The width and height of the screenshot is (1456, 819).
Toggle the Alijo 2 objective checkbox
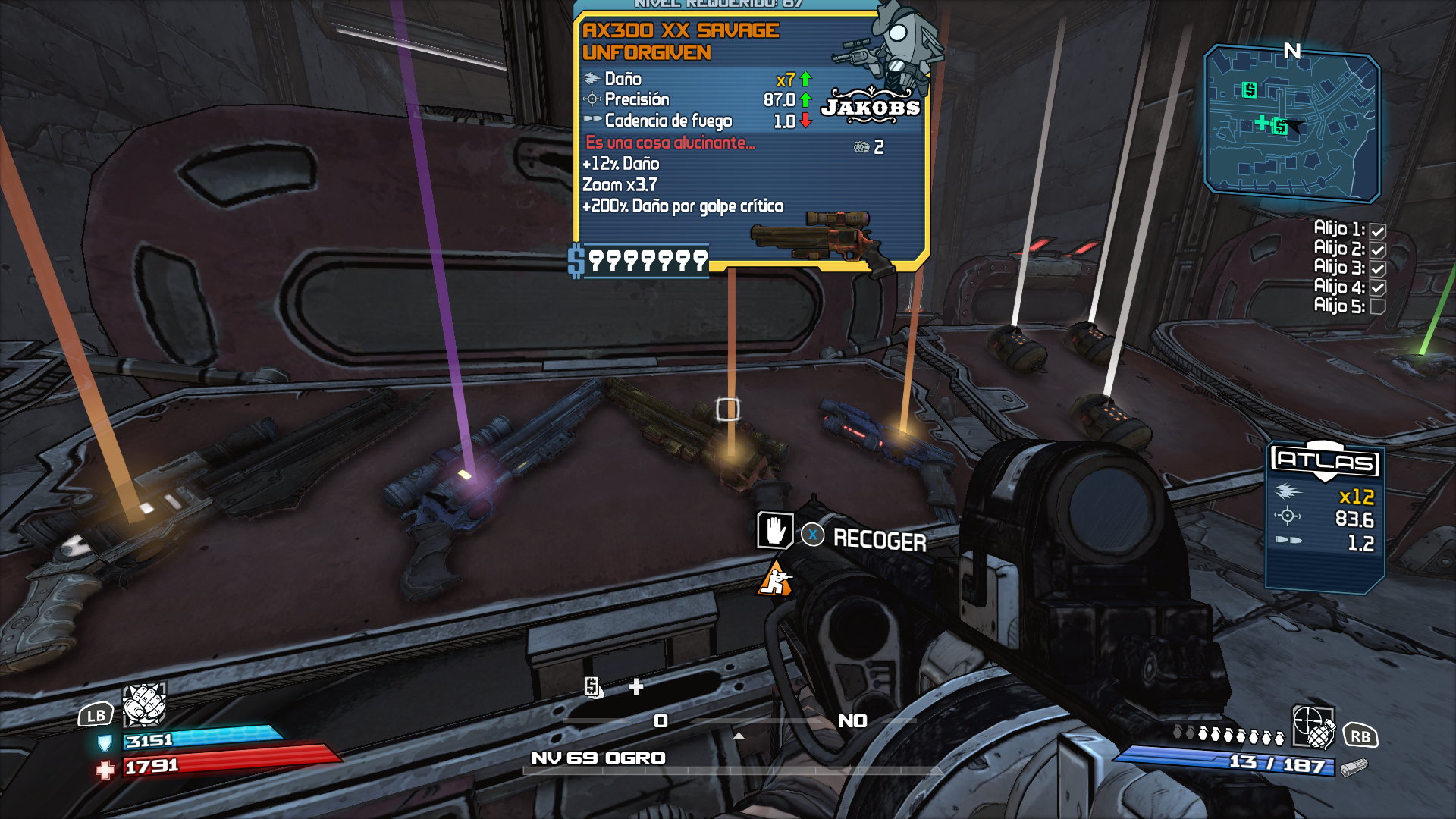coord(1378,250)
